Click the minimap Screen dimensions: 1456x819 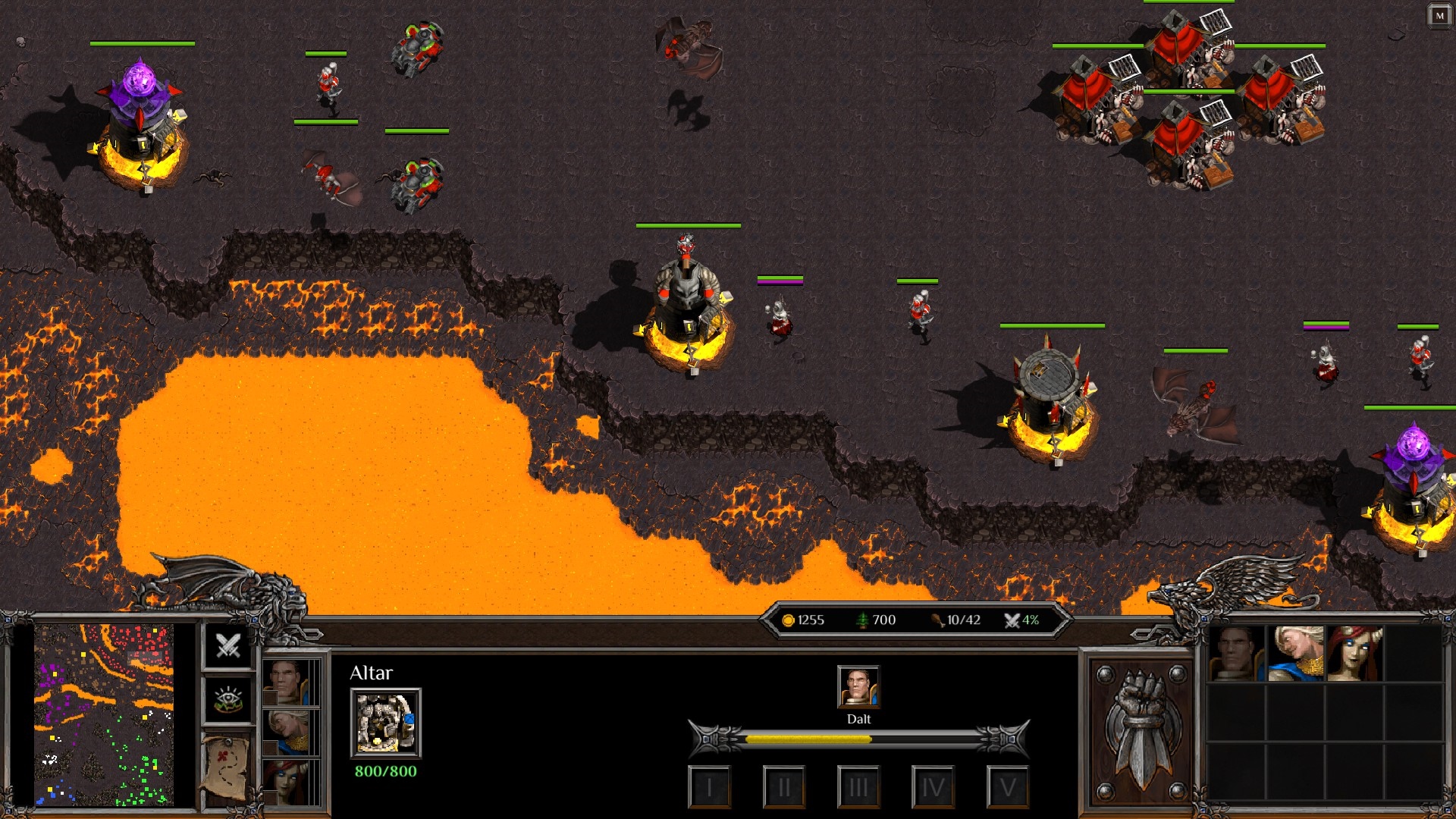tap(104, 714)
